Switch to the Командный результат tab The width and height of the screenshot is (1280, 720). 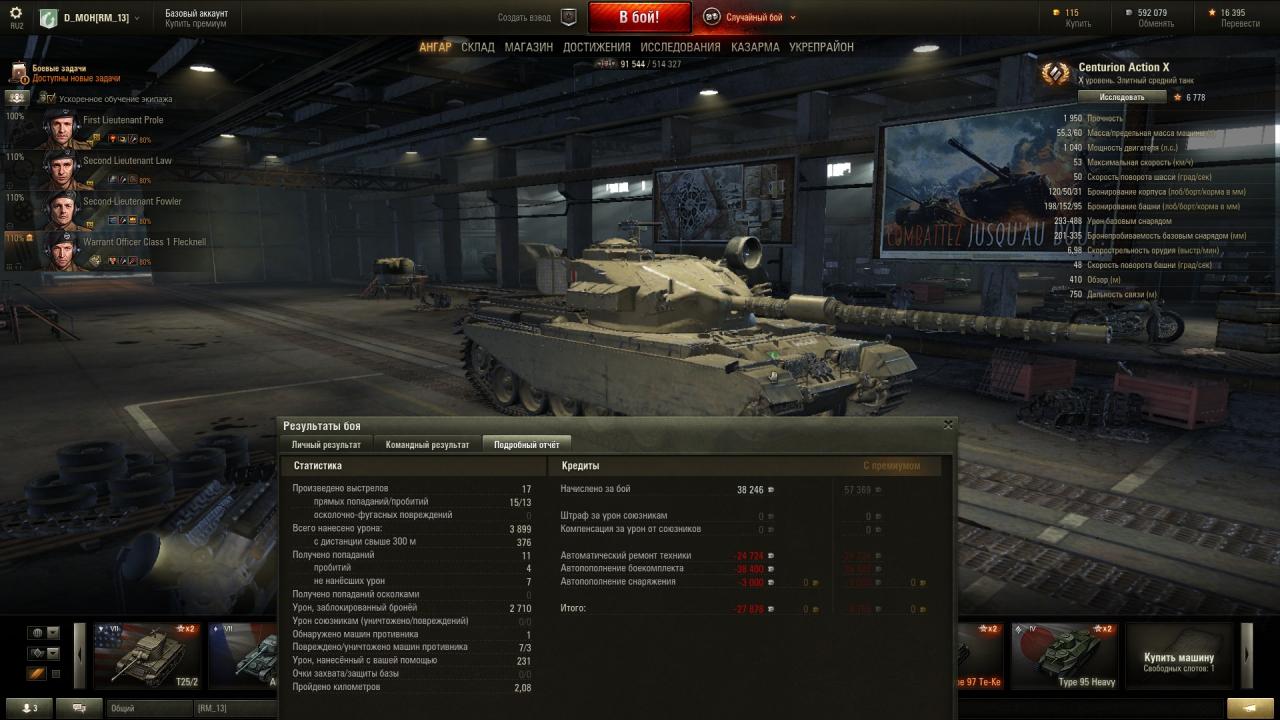click(x=427, y=444)
